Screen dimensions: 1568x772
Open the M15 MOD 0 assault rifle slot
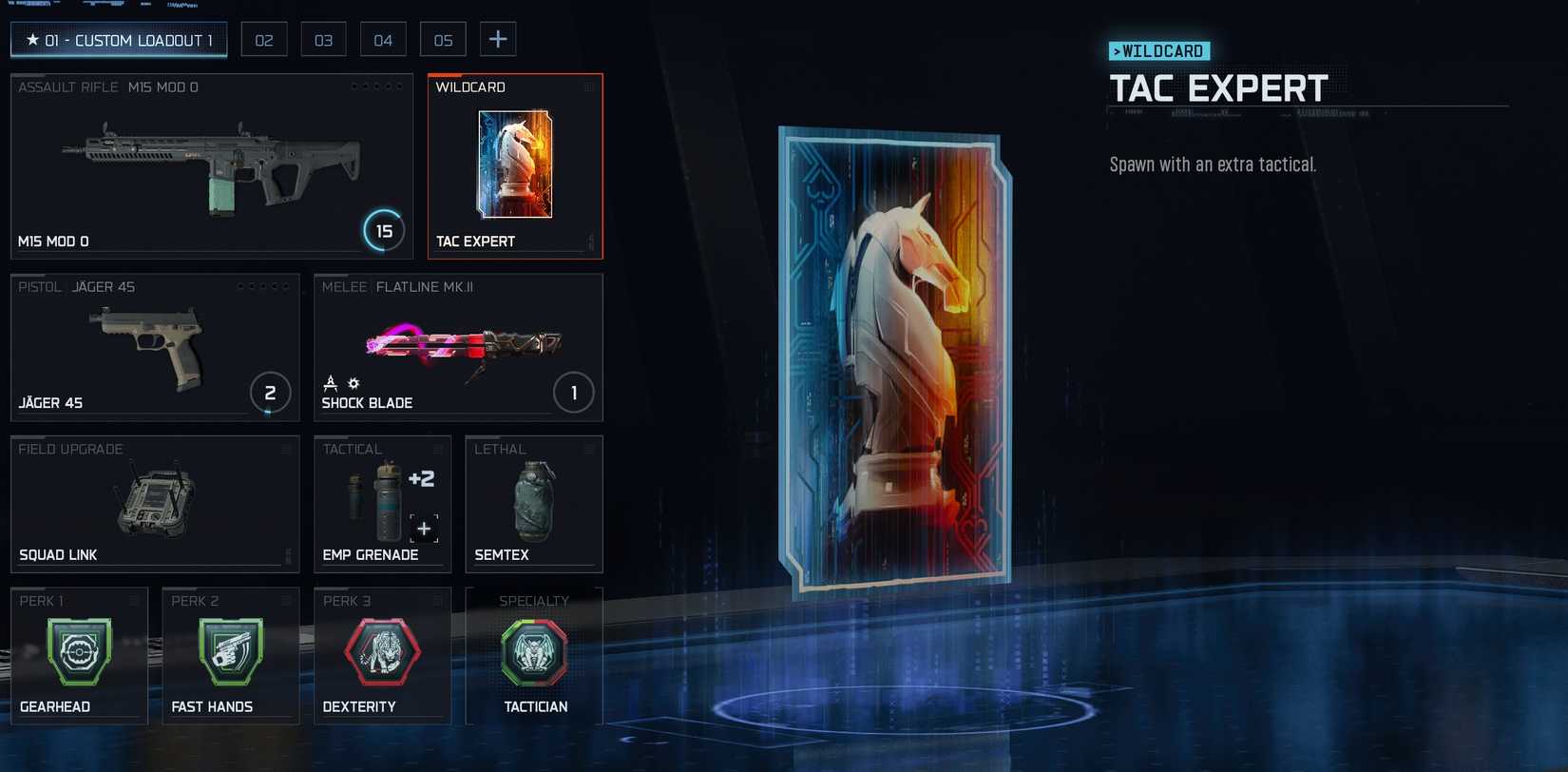tap(212, 166)
